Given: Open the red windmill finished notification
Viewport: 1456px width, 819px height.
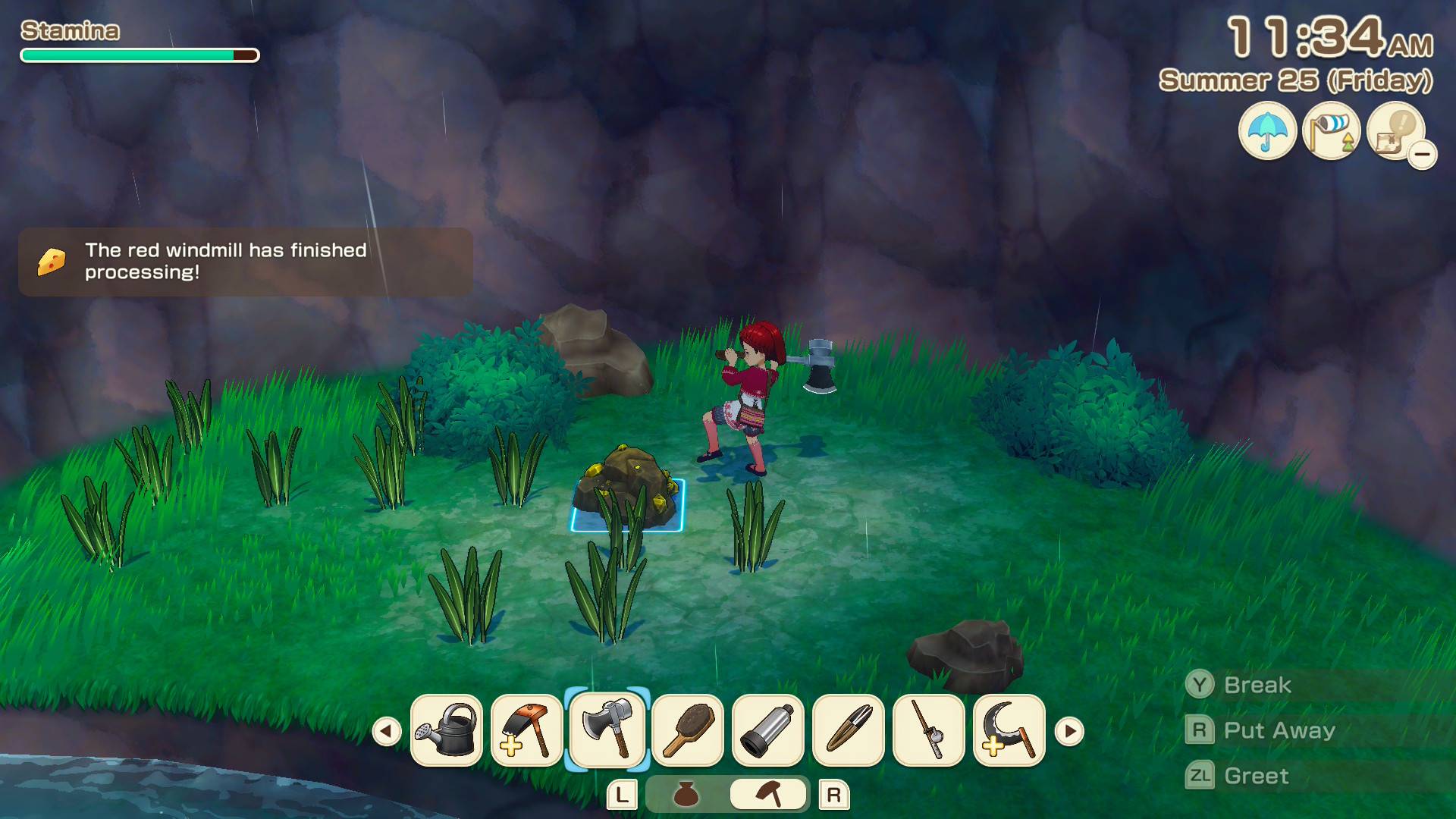Looking at the screenshot, I should (246, 262).
